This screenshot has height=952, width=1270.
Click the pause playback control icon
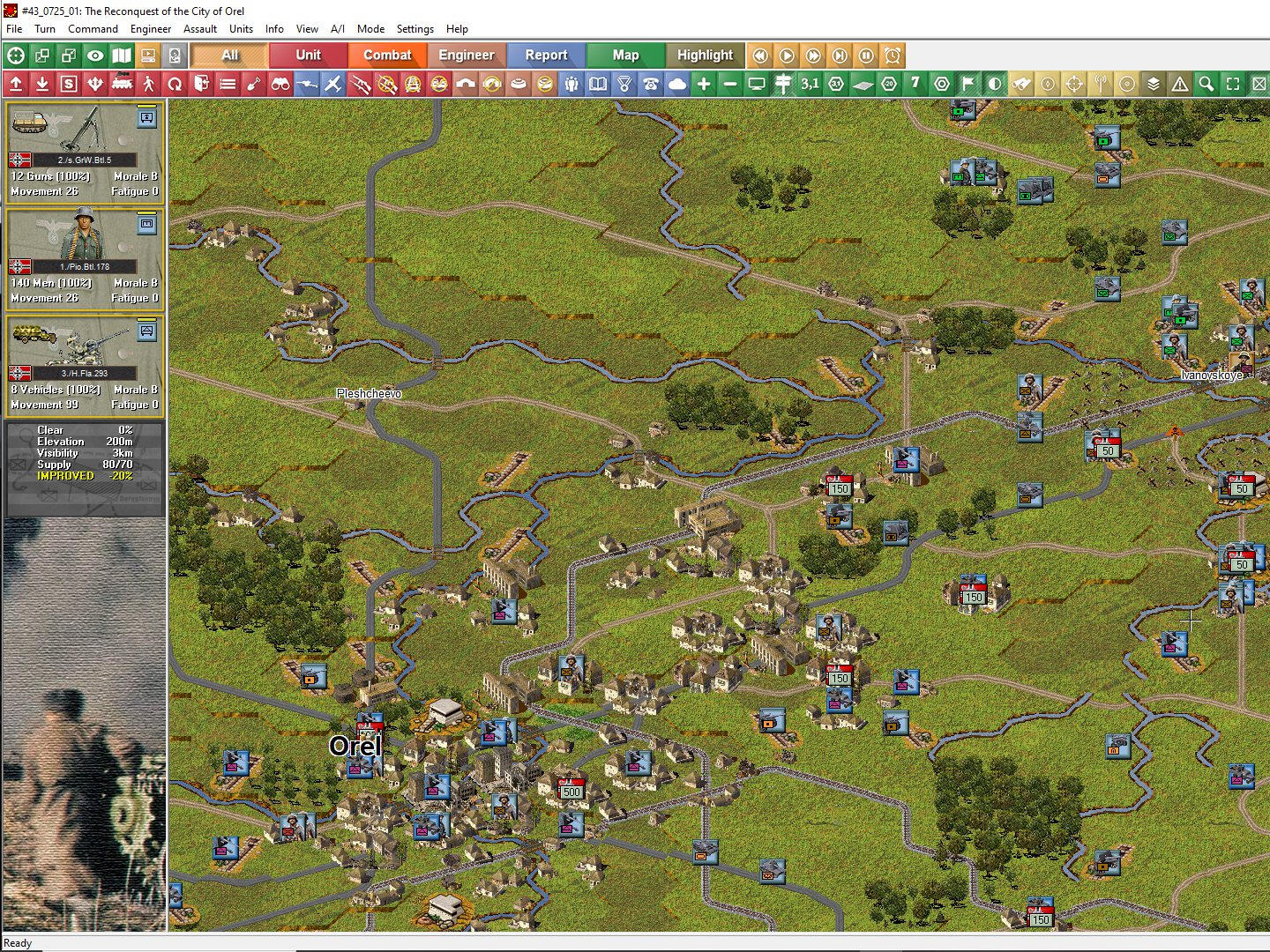point(865,55)
